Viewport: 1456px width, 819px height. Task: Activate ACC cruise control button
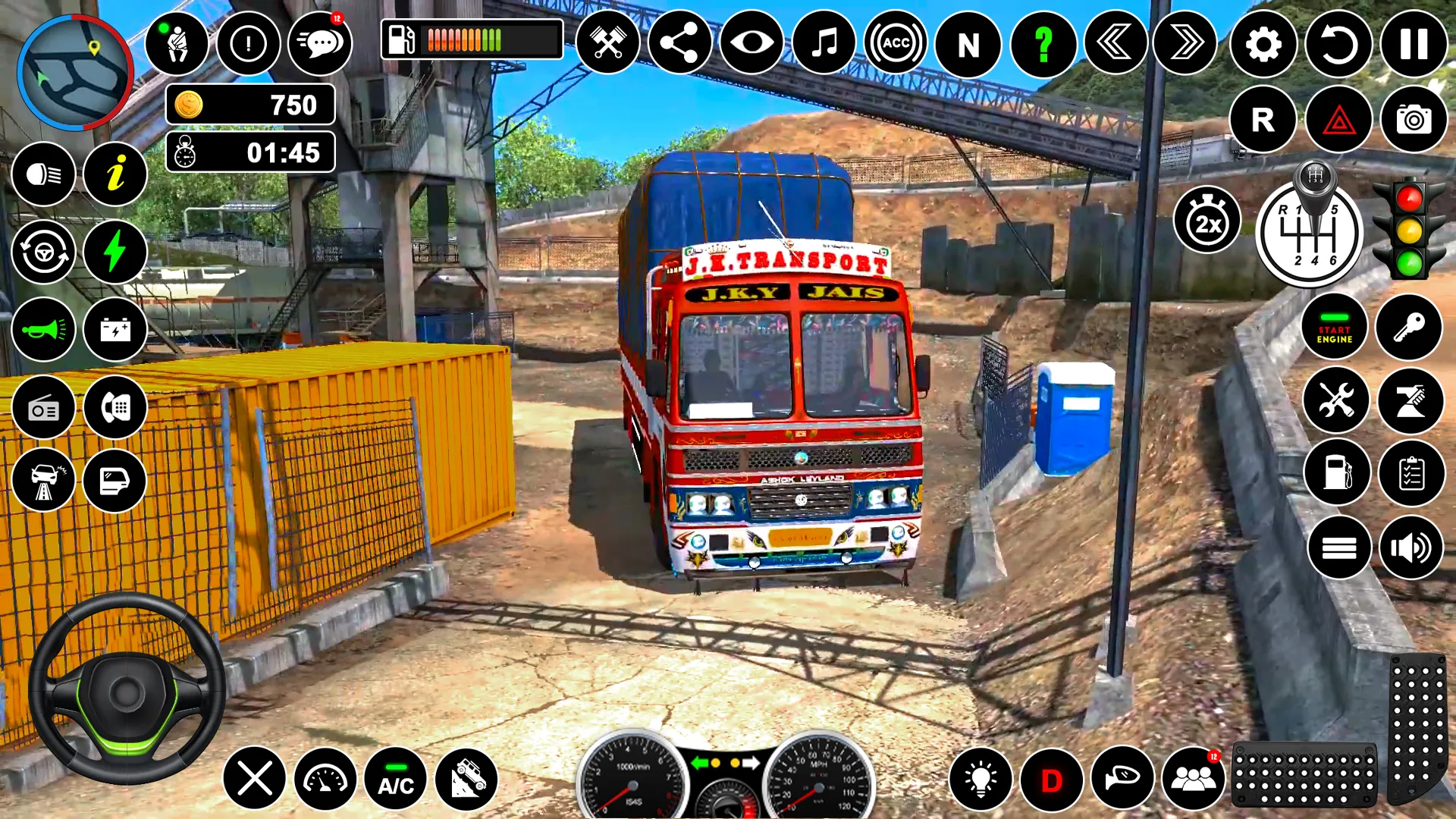[896, 43]
